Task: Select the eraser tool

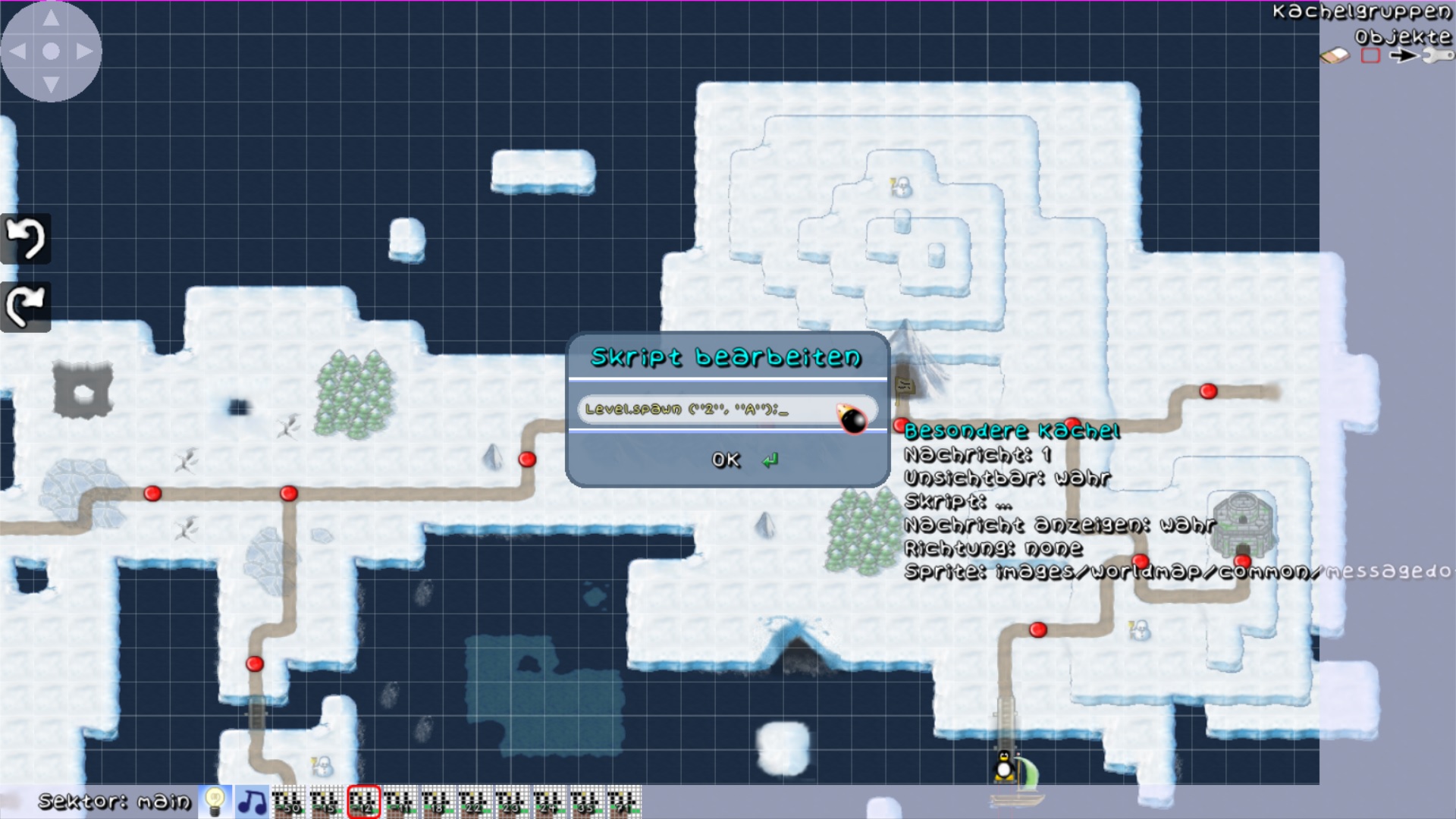Action: click(1335, 56)
